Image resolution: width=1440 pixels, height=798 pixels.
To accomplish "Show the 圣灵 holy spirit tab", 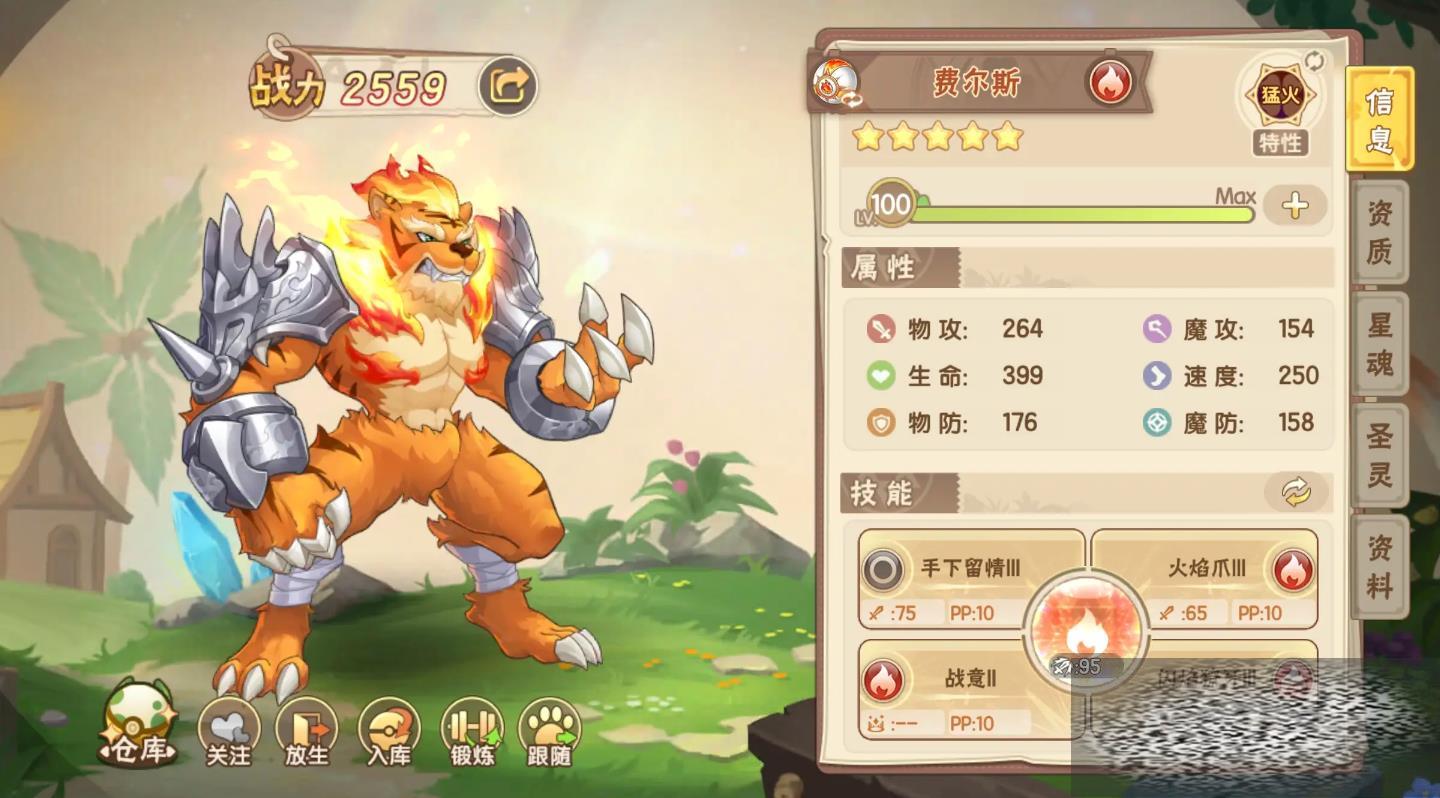I will click(x=1380, y=455).
